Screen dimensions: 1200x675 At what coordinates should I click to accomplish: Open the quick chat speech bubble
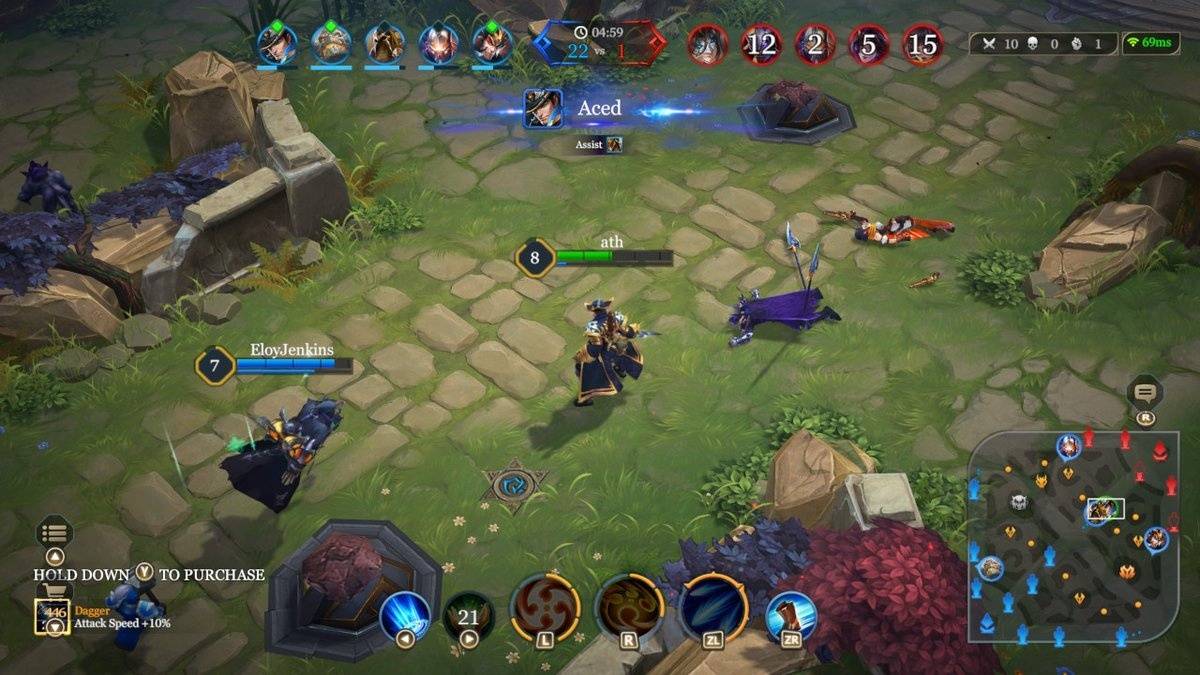pos(1145,392)
